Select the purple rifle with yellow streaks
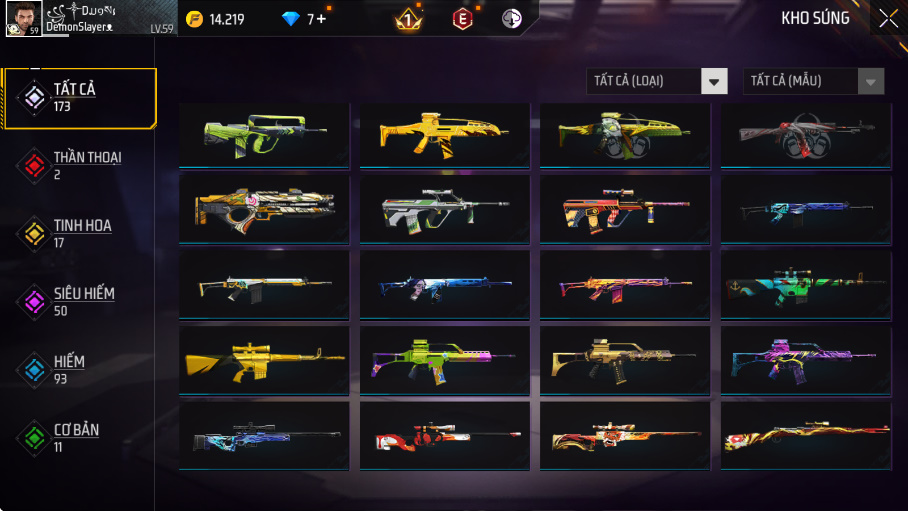Image resolution: width=908 pixels, height=511 pixels. tap(806, 359)
